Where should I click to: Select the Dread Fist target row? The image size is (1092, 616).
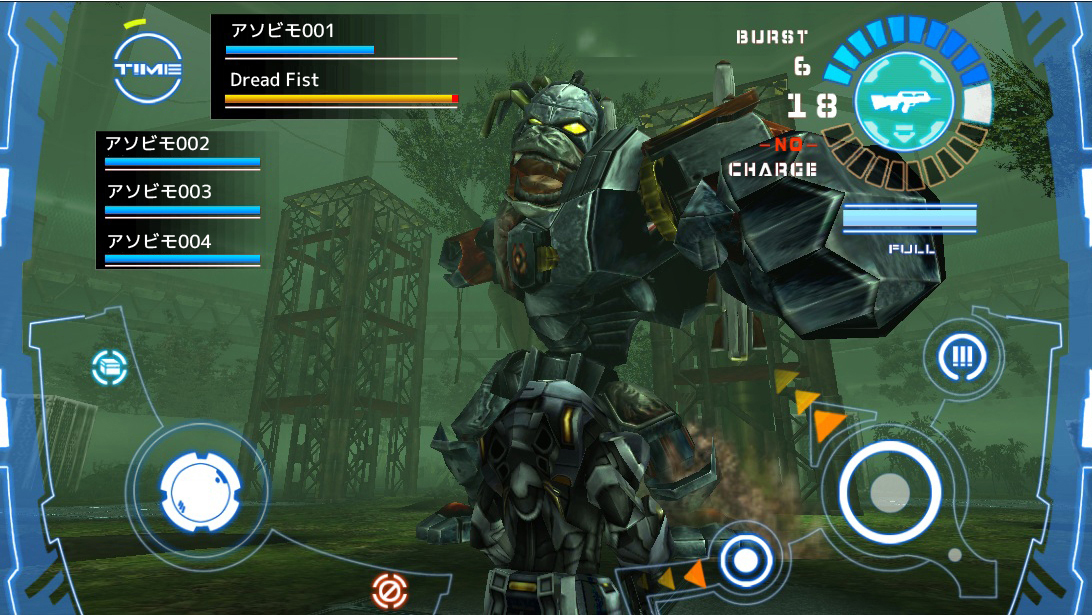340,87
